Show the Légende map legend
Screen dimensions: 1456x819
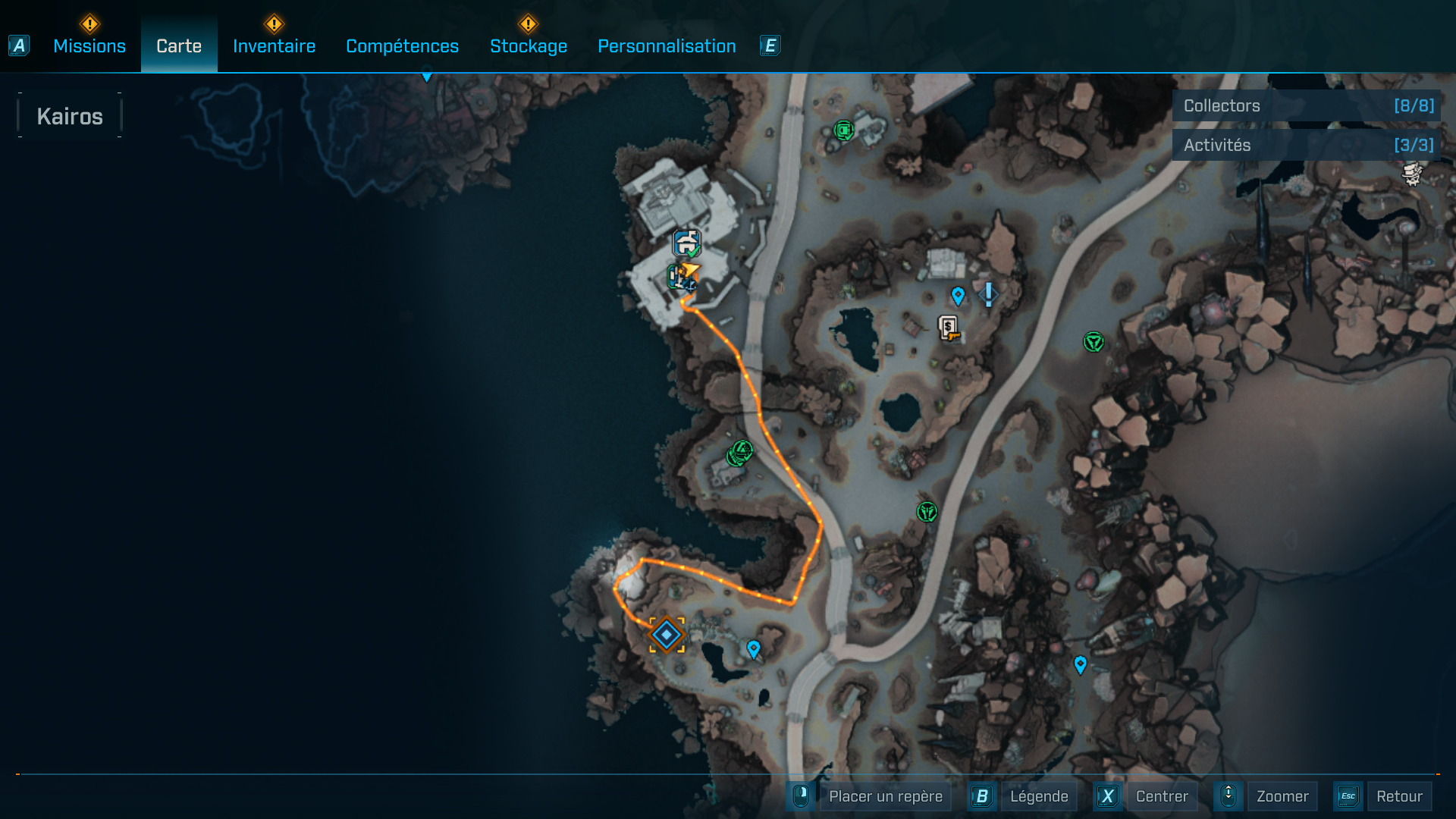pos(1038,796)
